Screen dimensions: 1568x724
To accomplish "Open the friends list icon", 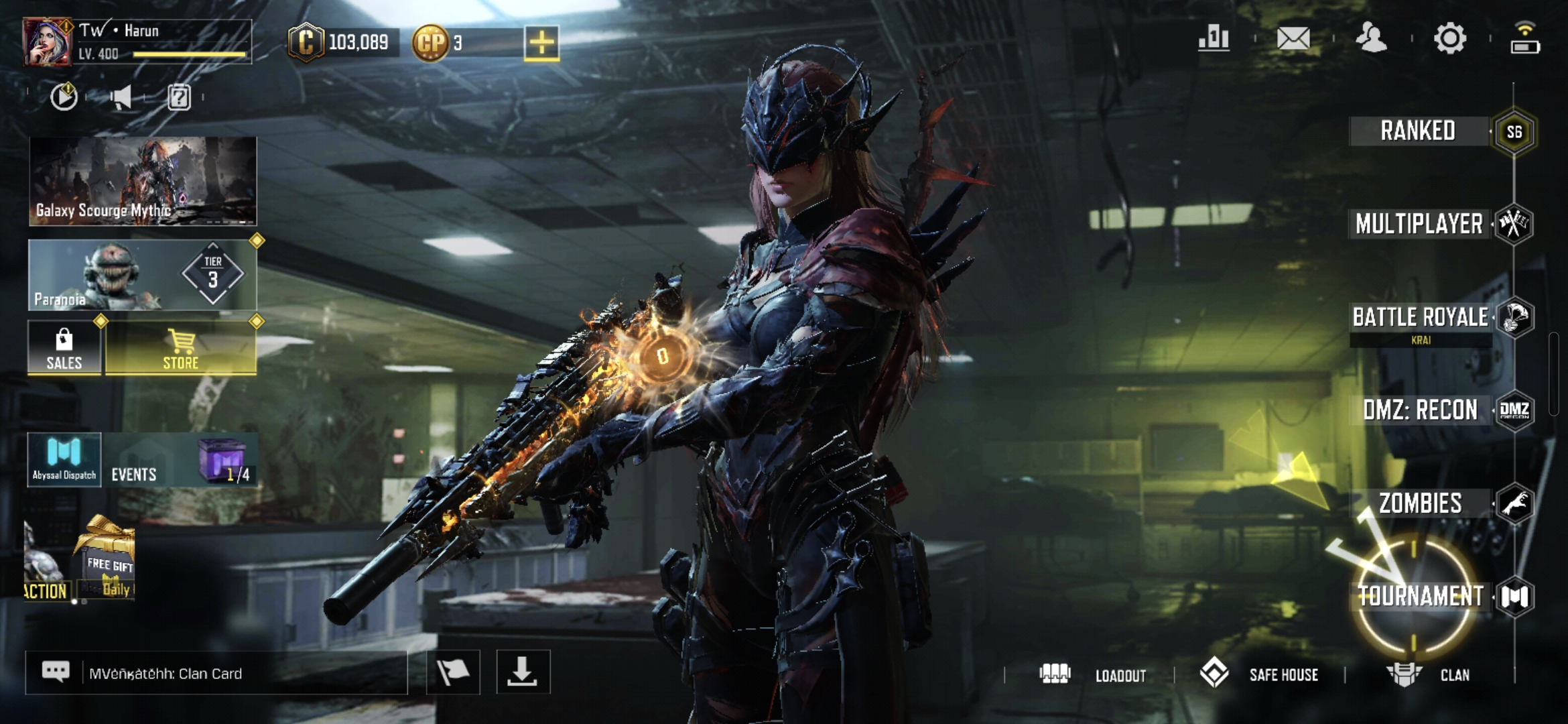I will (1371, 38).
